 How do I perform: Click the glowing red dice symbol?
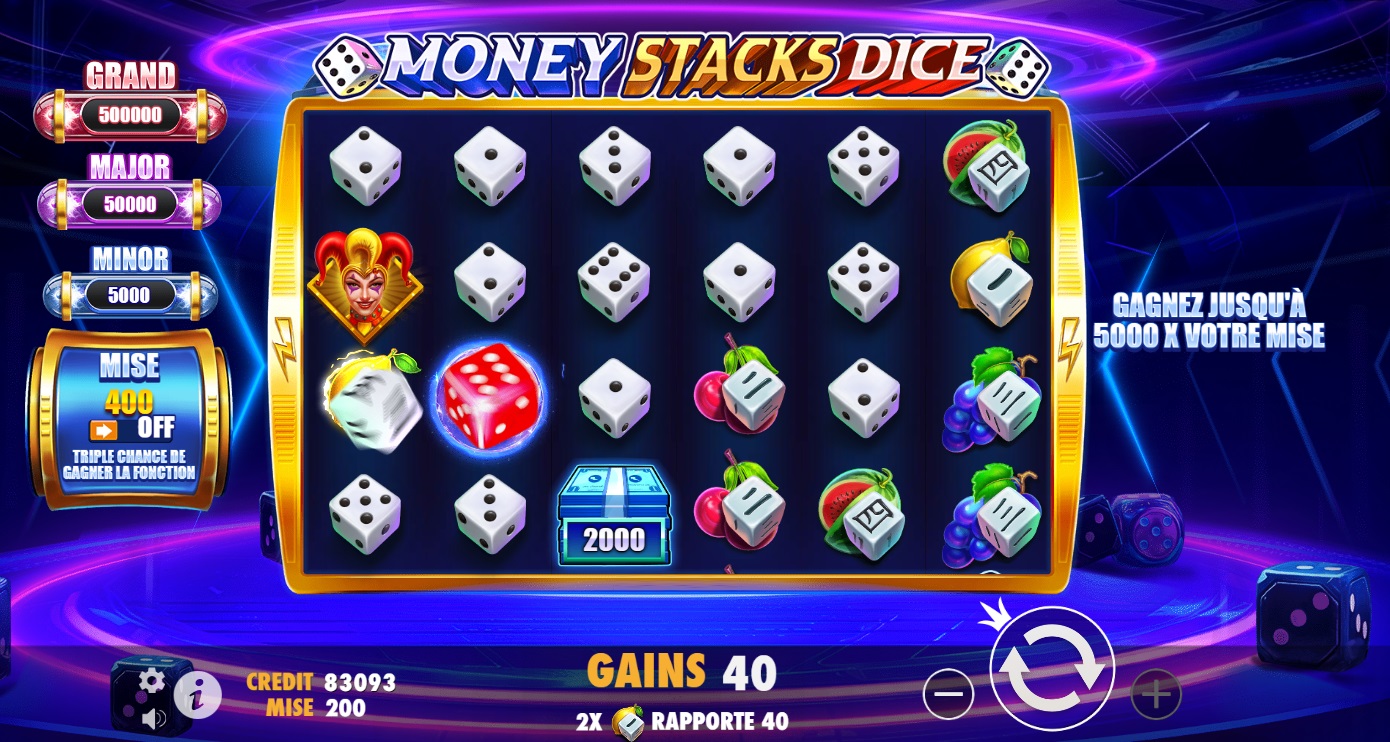pos(489,398)
